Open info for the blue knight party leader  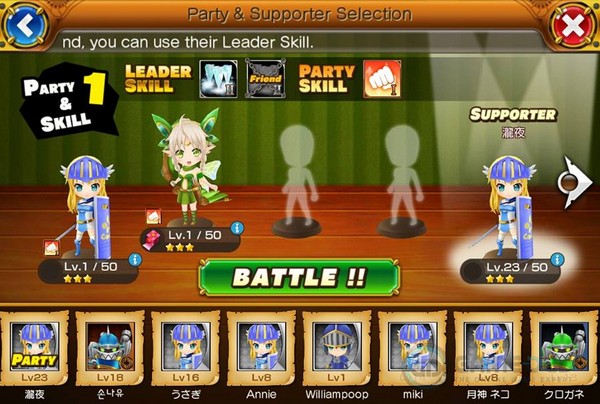pyautogui.click(x=134, y=260)
